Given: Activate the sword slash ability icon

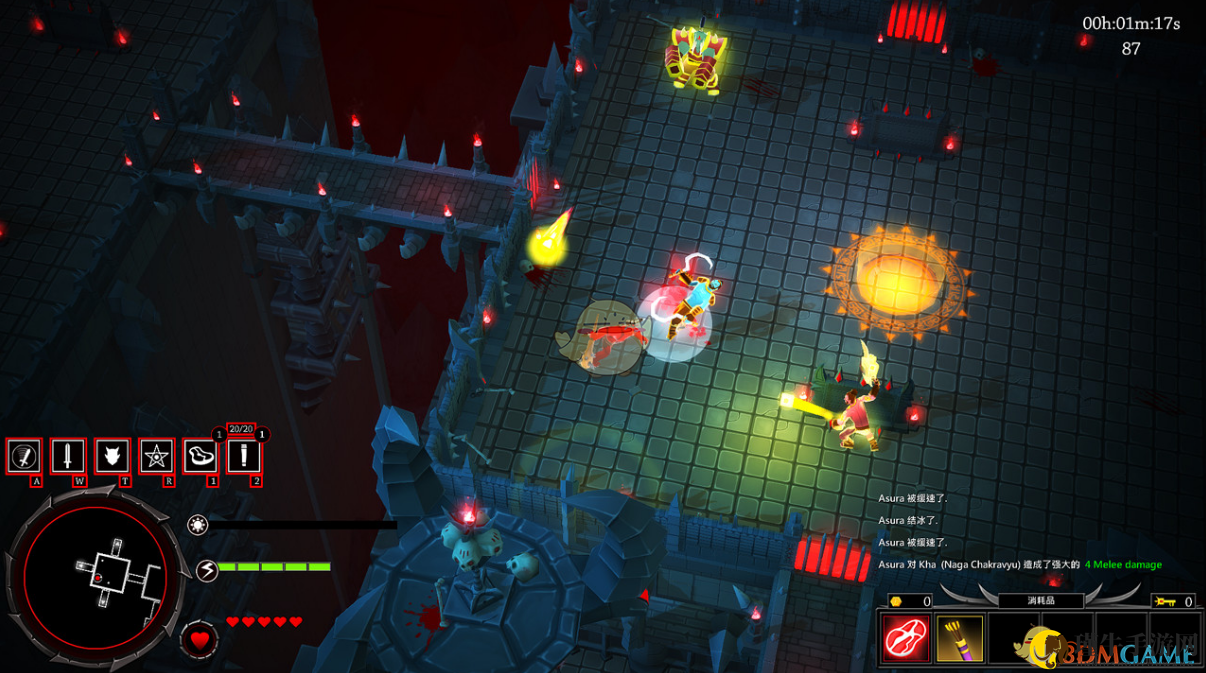Looking at the screenshot, I should [x=24, y=456].
